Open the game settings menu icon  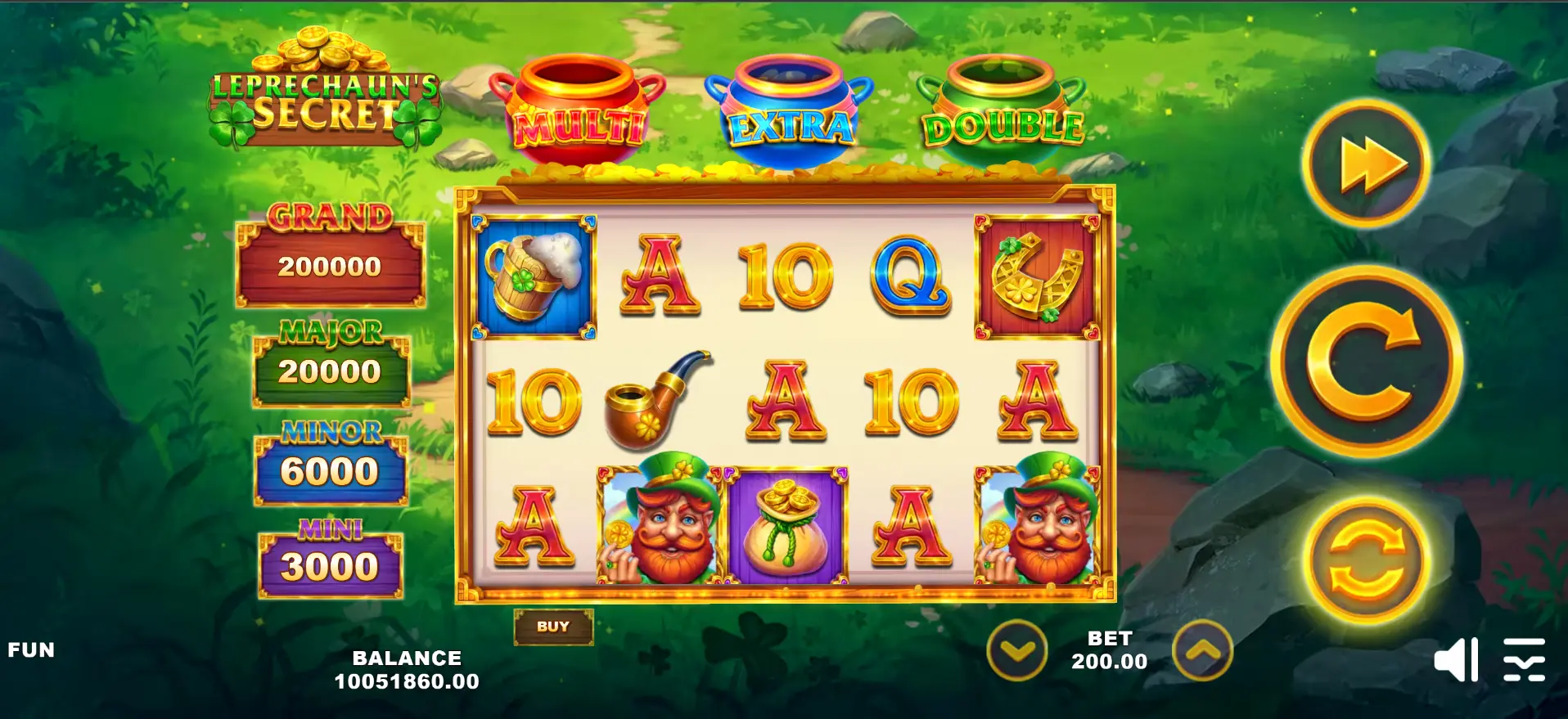[x=1524, y=659]
